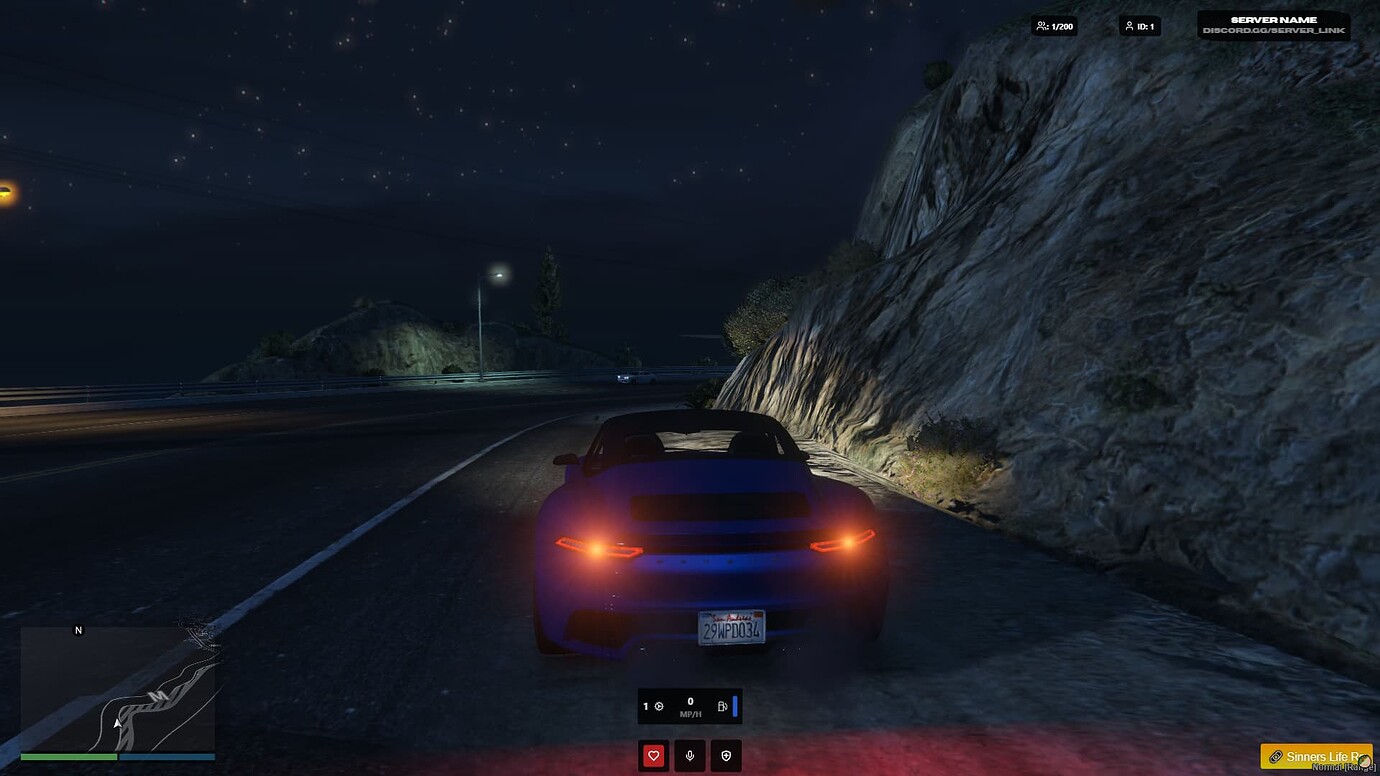Click the chain link icon on the yellow notification
The image size is (1380, 776).
click(x=1275, y=757)
